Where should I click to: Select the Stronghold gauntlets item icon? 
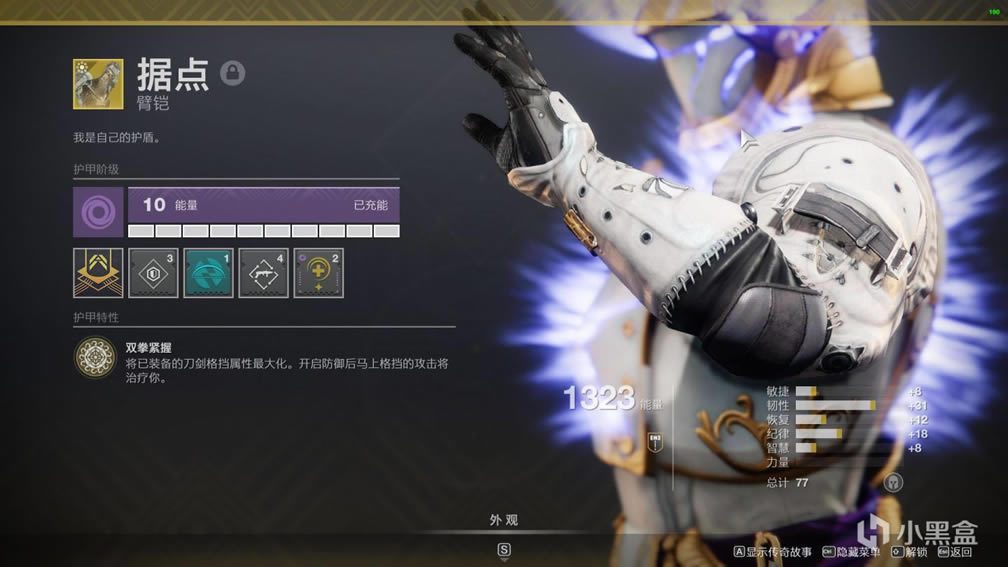point(98,84)
